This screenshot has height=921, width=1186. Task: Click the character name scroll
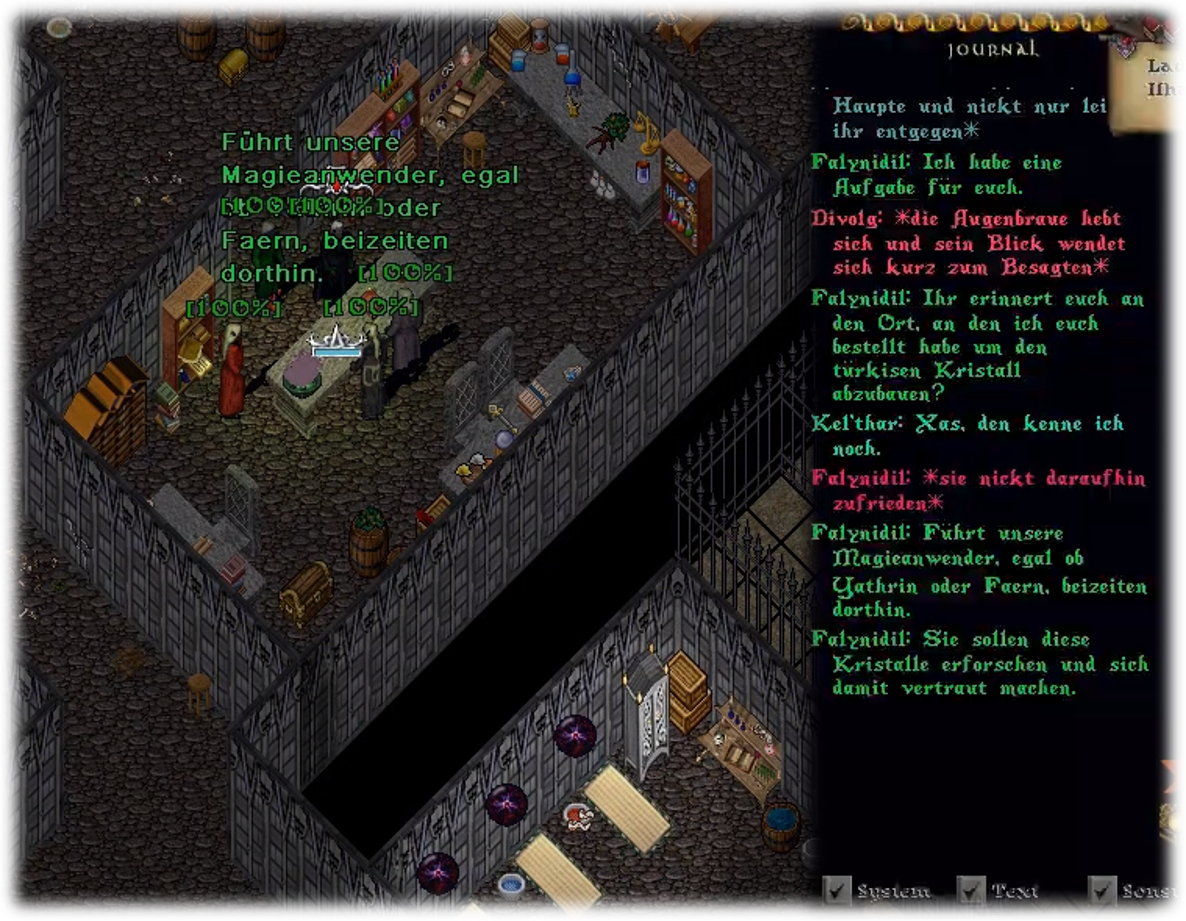(x=1150, y=85)
